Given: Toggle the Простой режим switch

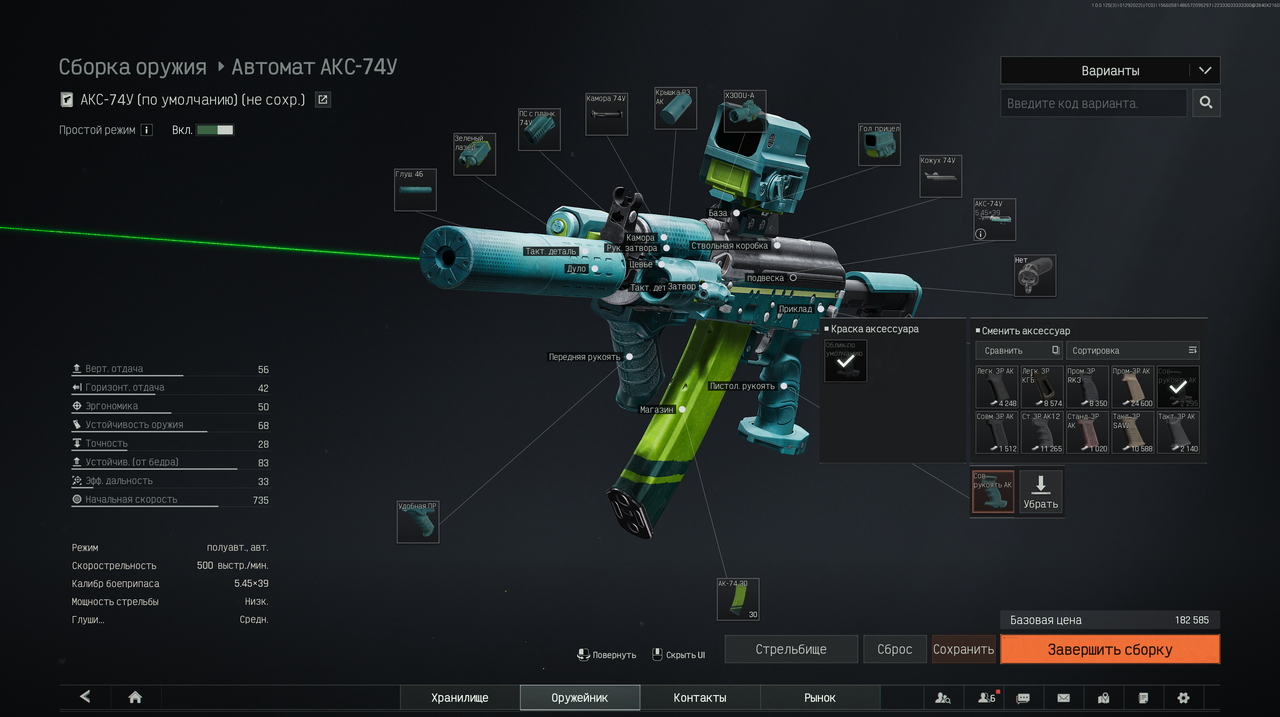Looking at the screenshot, I should [x=215, y=130].
